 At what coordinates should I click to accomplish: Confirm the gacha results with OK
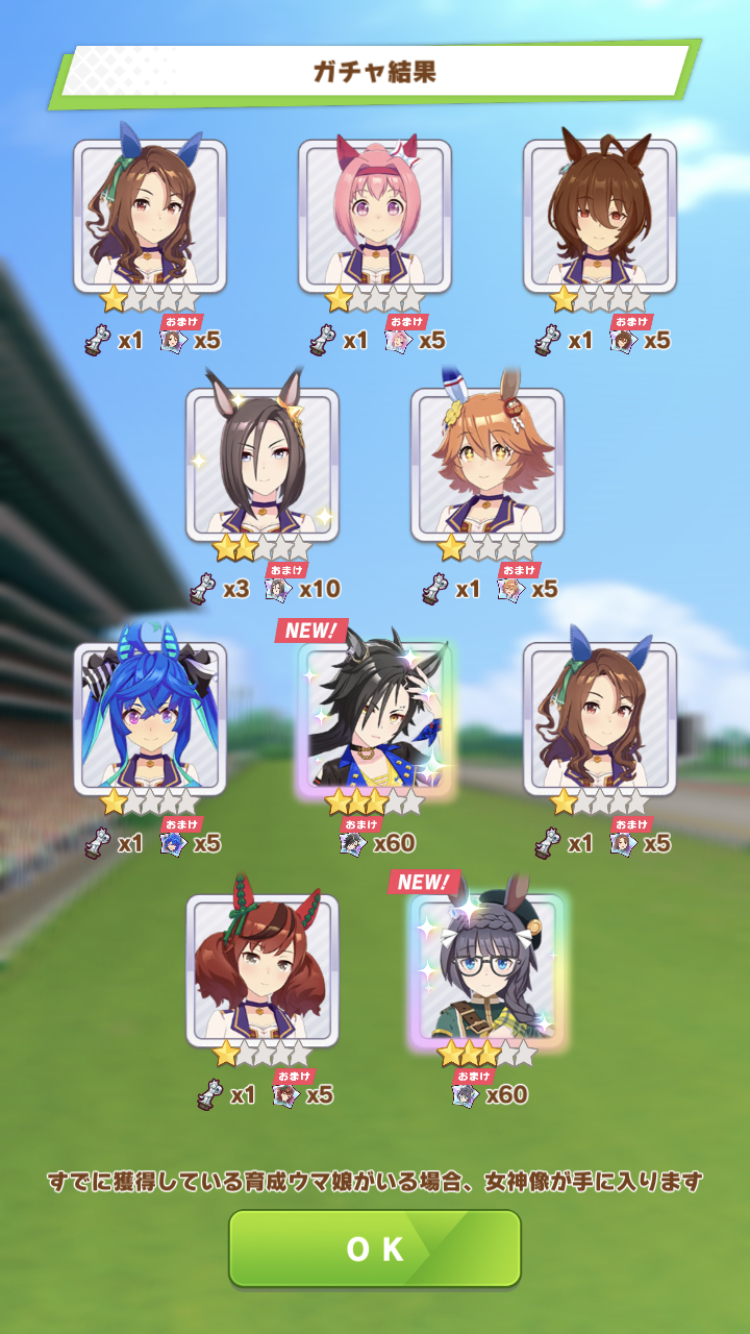point(375,1248)
